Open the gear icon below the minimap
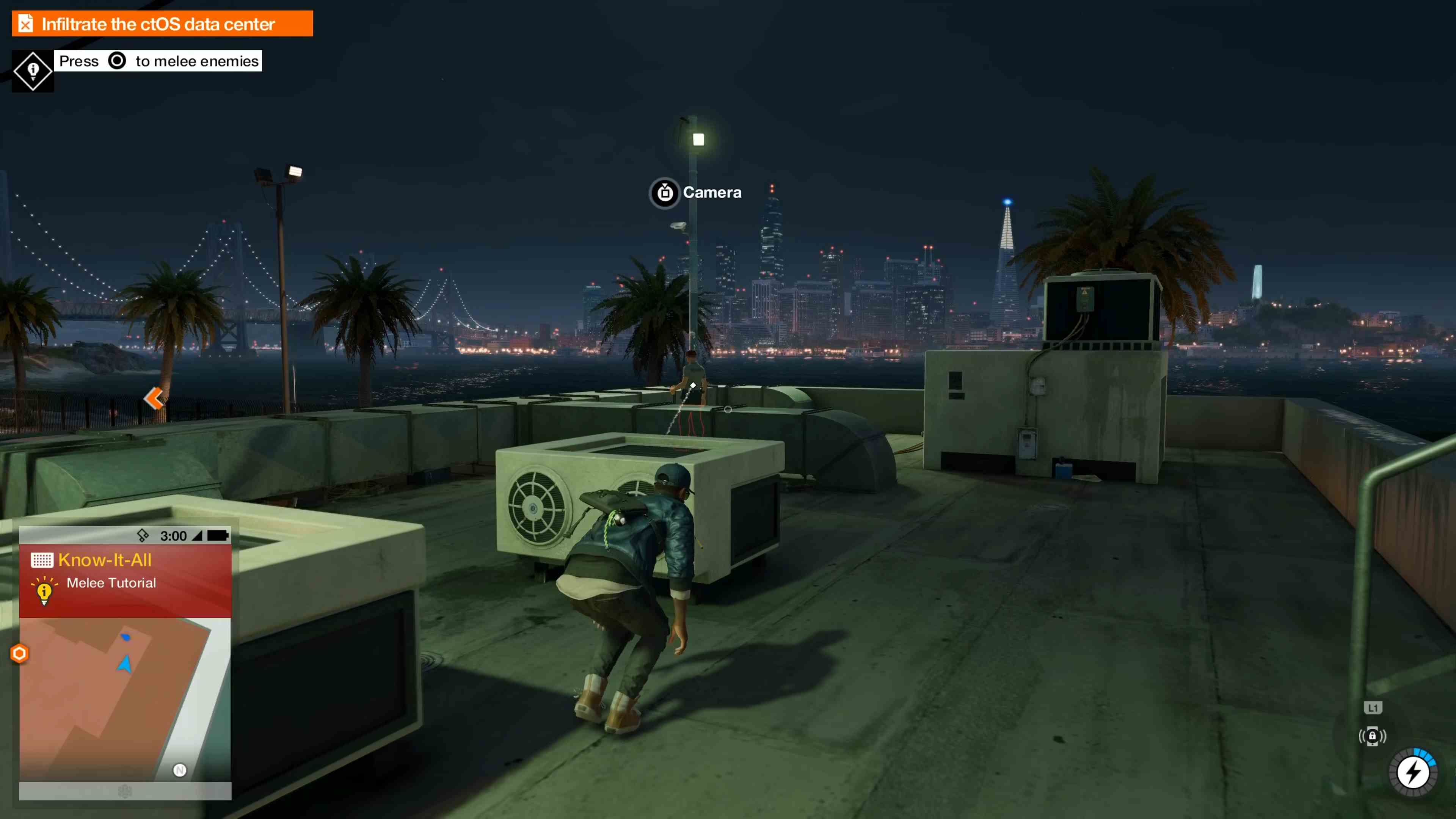The image size is (1456, 819). click(125, 792)
